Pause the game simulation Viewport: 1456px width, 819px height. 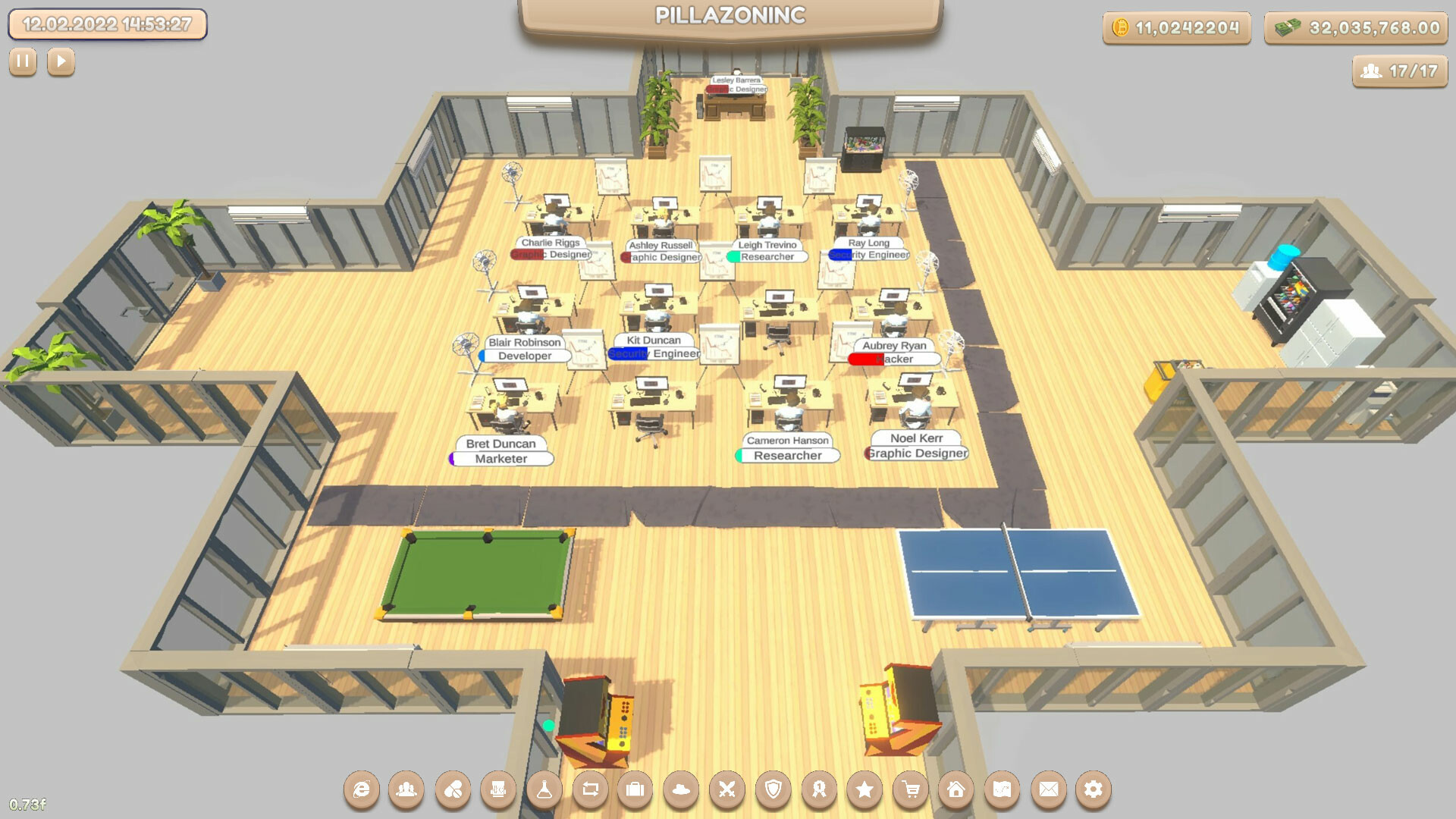[23, 61]
